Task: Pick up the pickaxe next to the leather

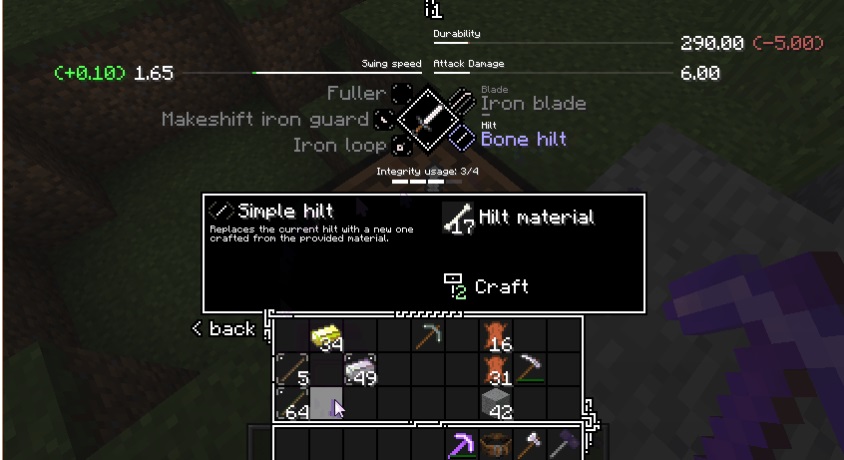Action: click(x=530, y=370)
